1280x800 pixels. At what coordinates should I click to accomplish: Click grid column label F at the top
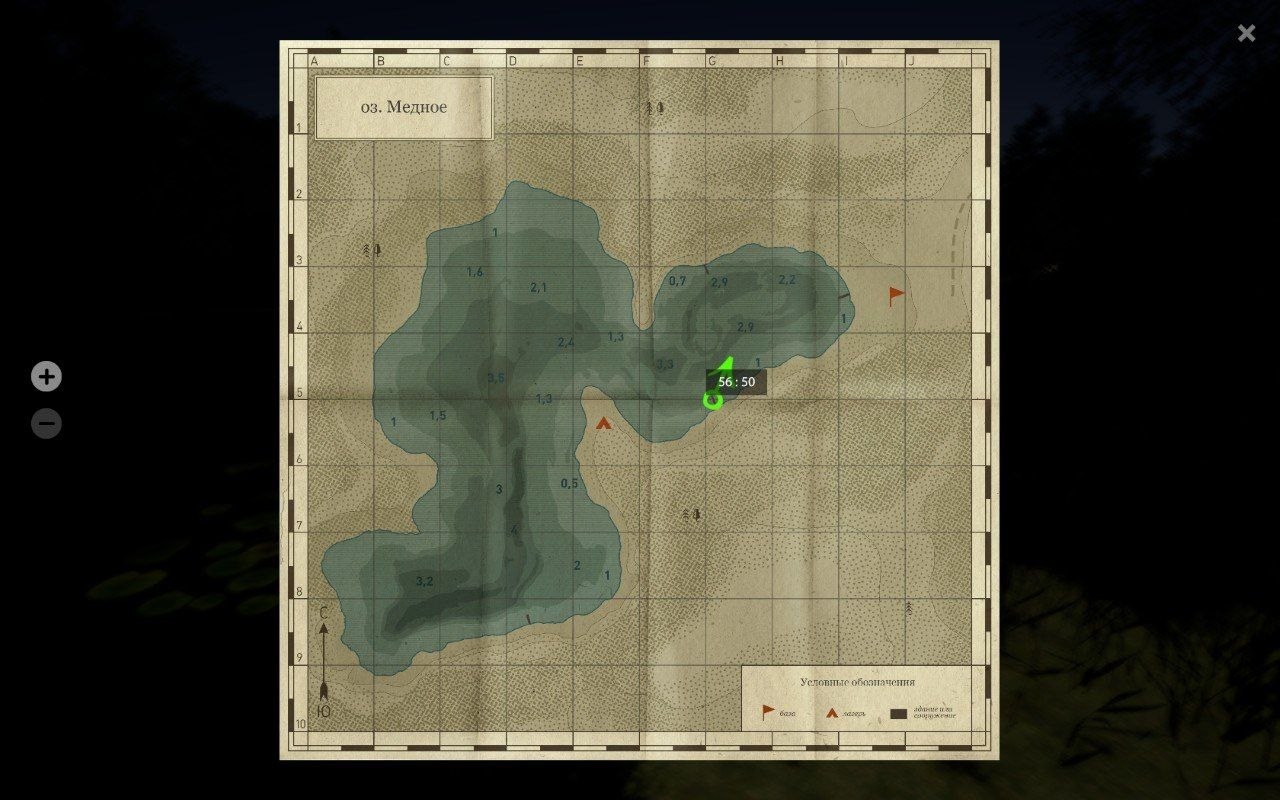click(645, 60)
